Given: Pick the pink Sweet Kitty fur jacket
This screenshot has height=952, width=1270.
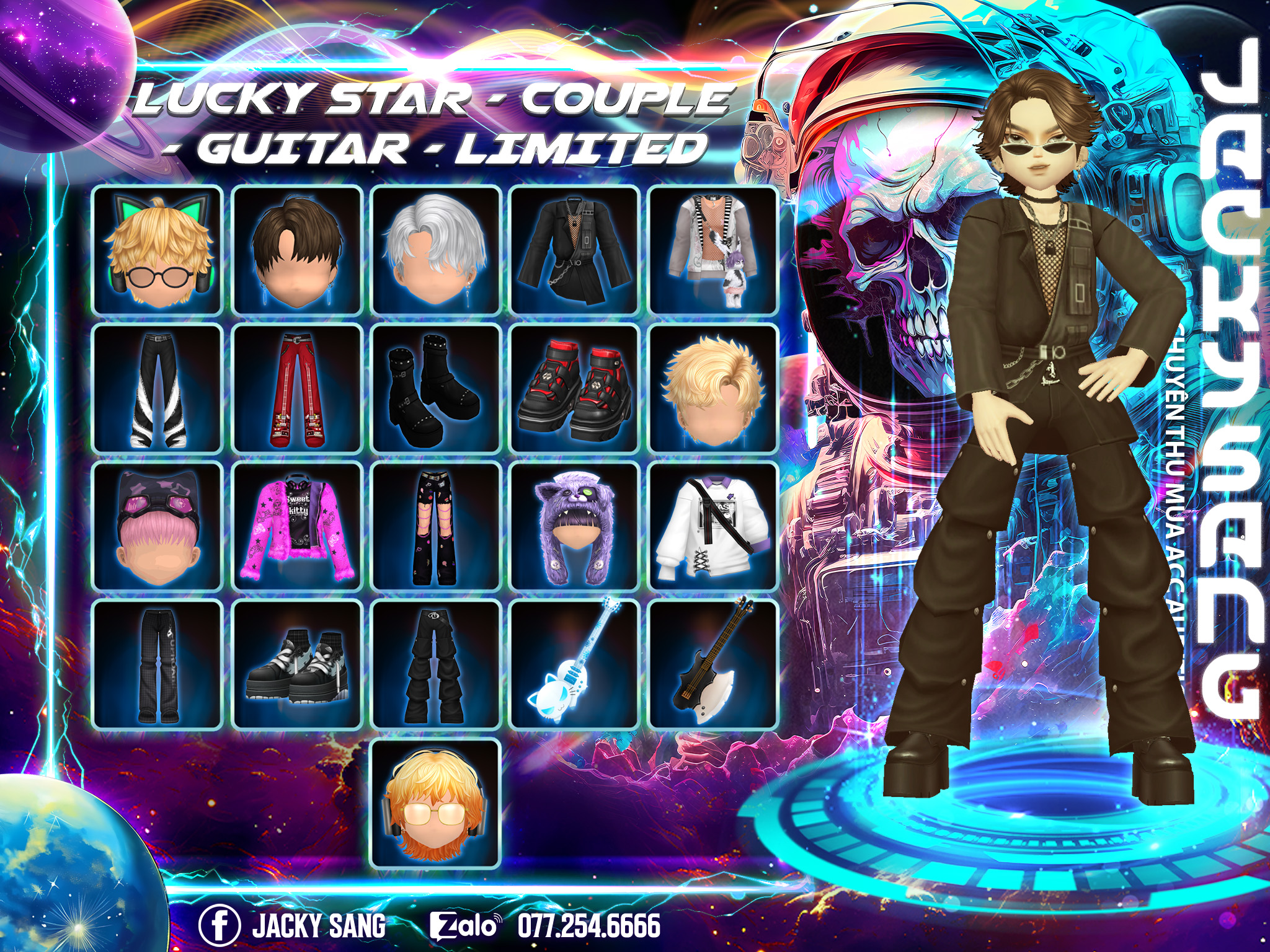Looking at the screenshot, I should click(296, 527).
